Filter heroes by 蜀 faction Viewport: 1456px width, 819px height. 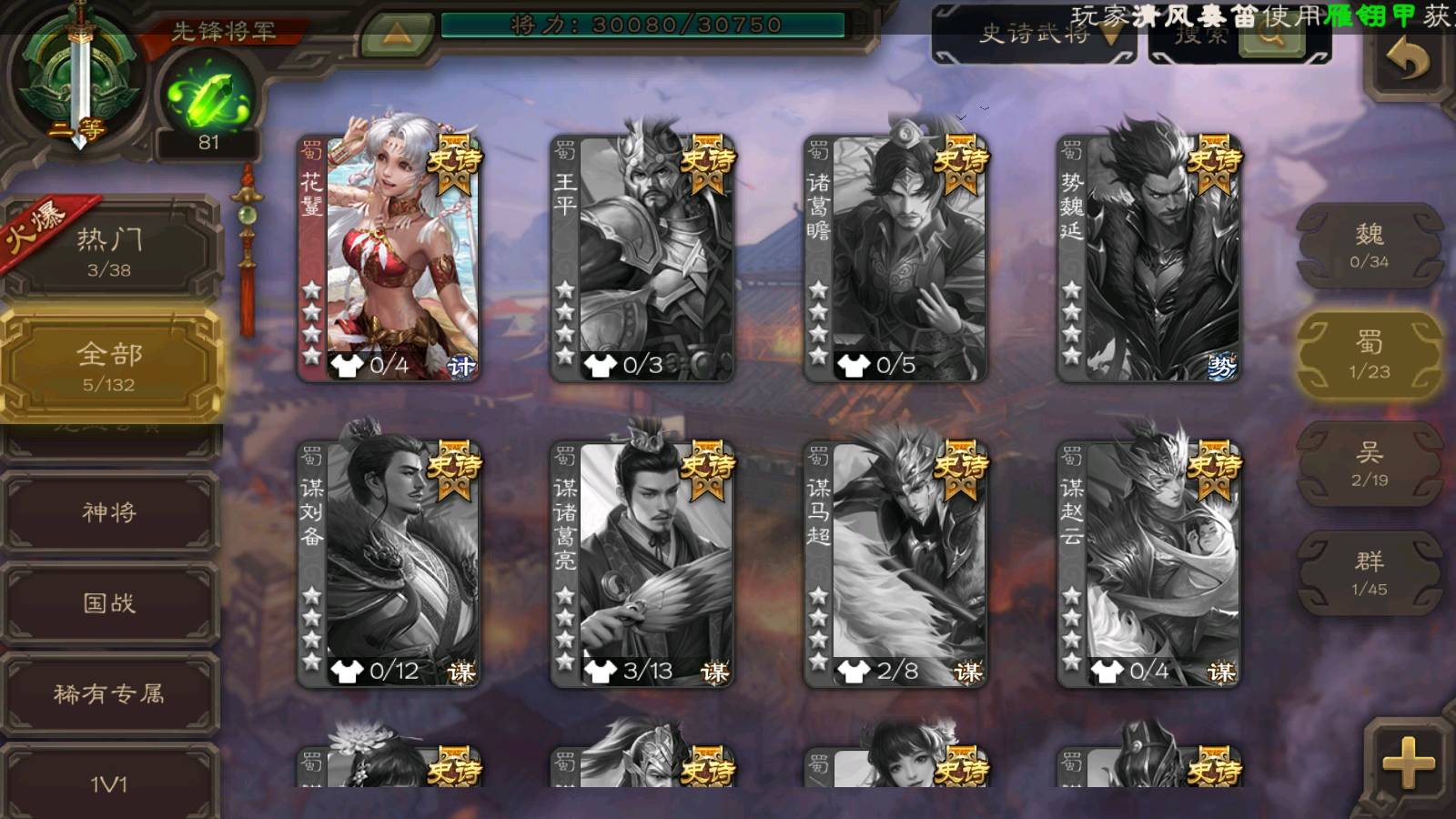point(1370,355)
